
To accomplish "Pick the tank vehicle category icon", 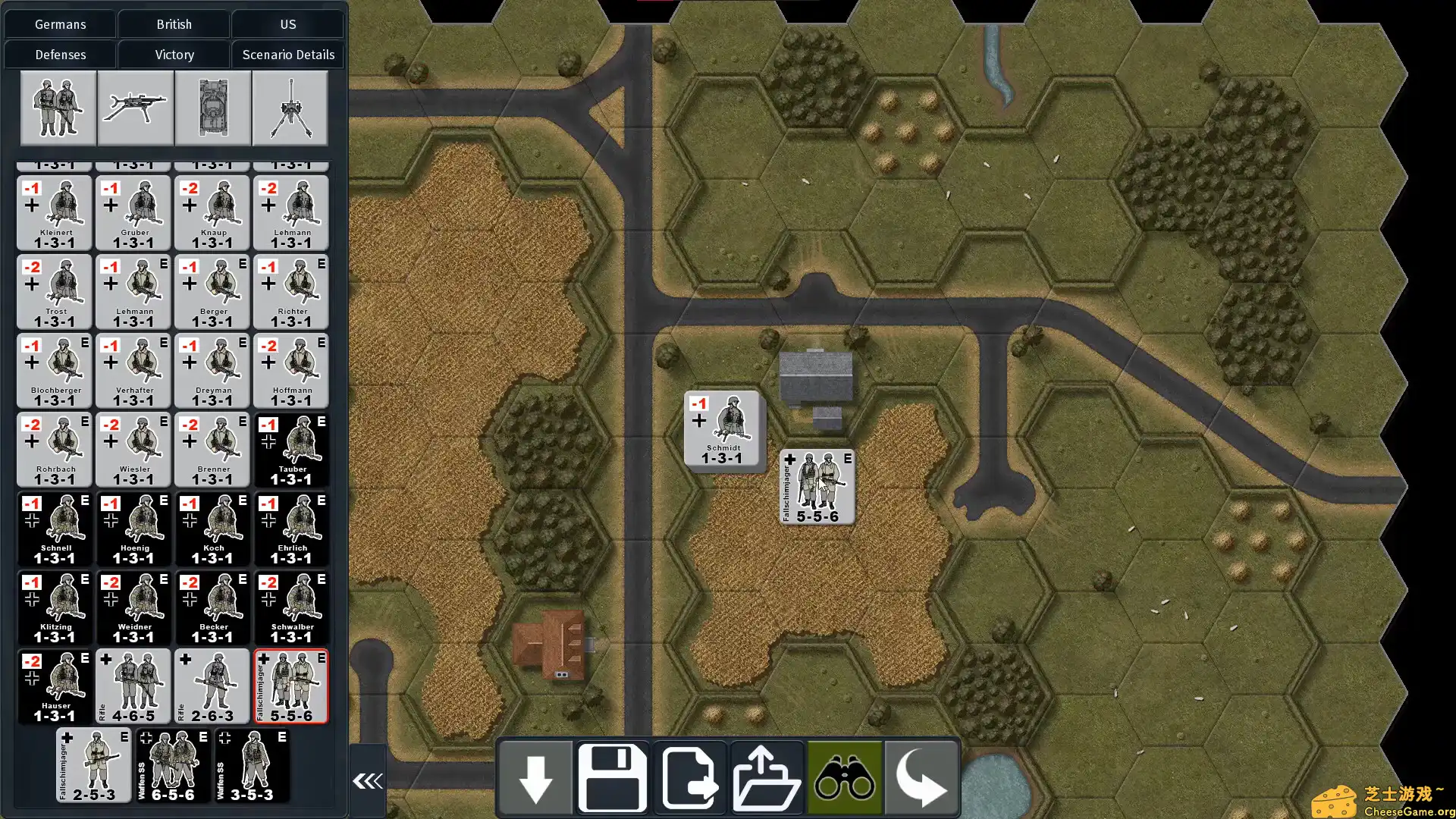I will (x=213, y=108).
